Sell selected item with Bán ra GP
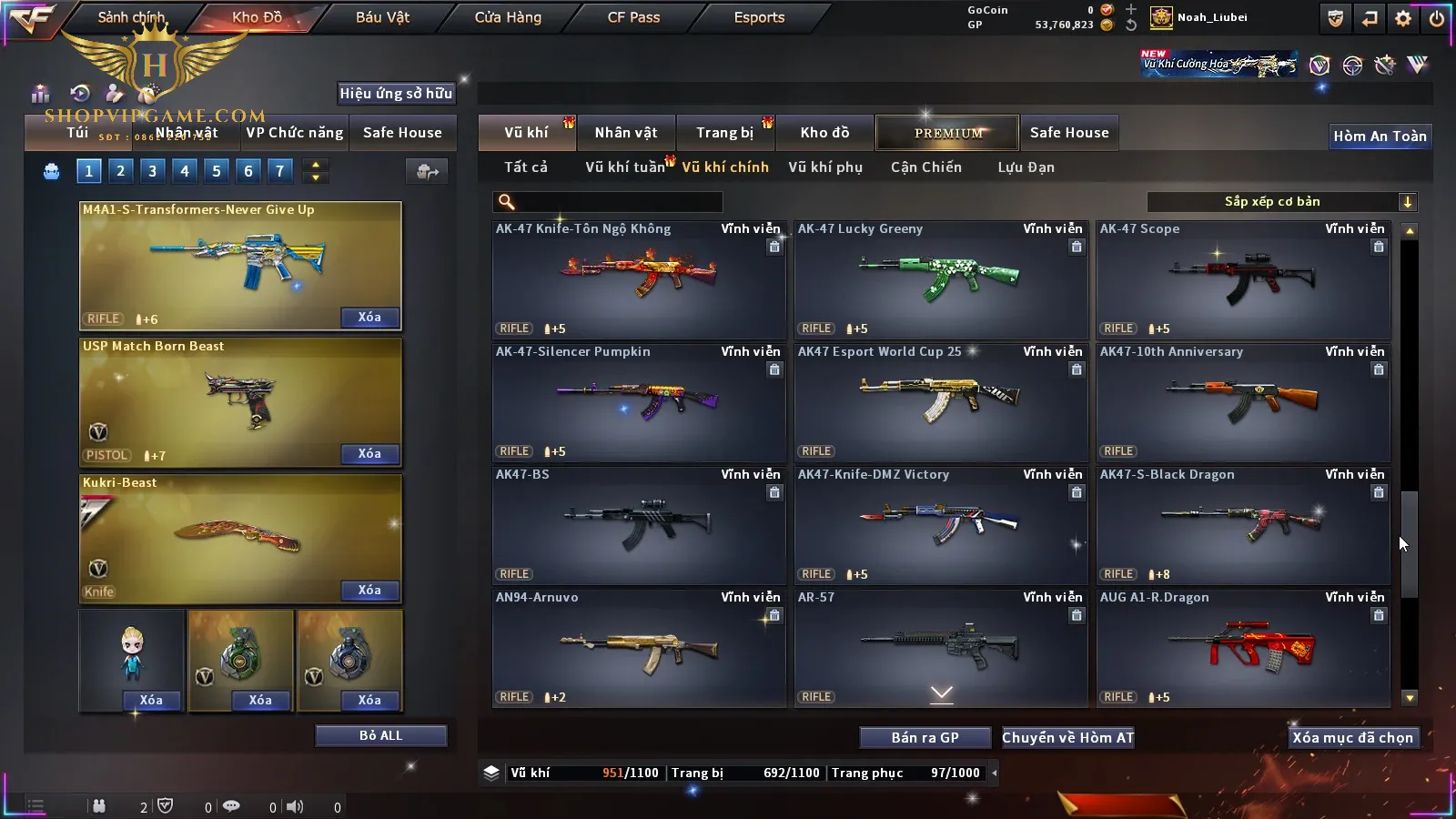 coord(925,737)
